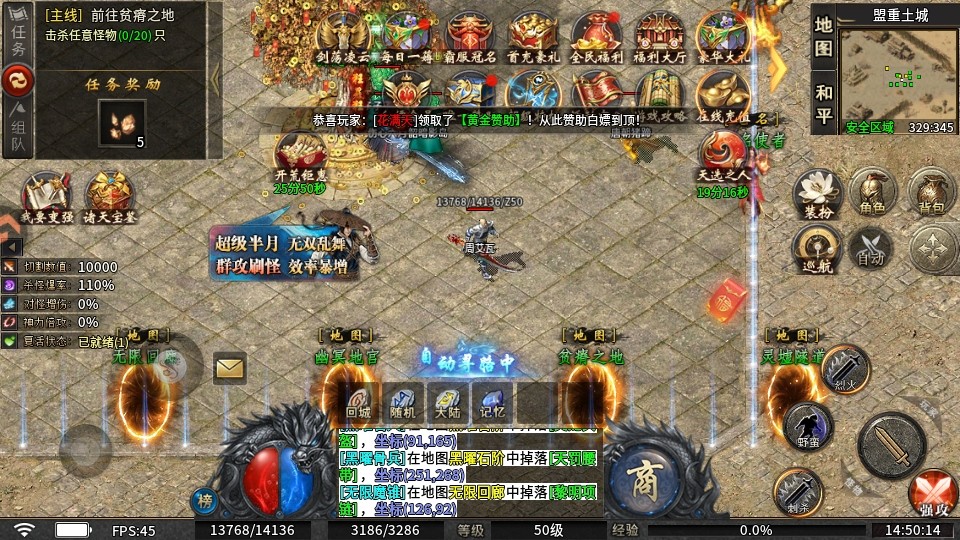Viewport: 960px width, 540px height.
Task: Open the 背包 backpack
Action: coord(931,190)
